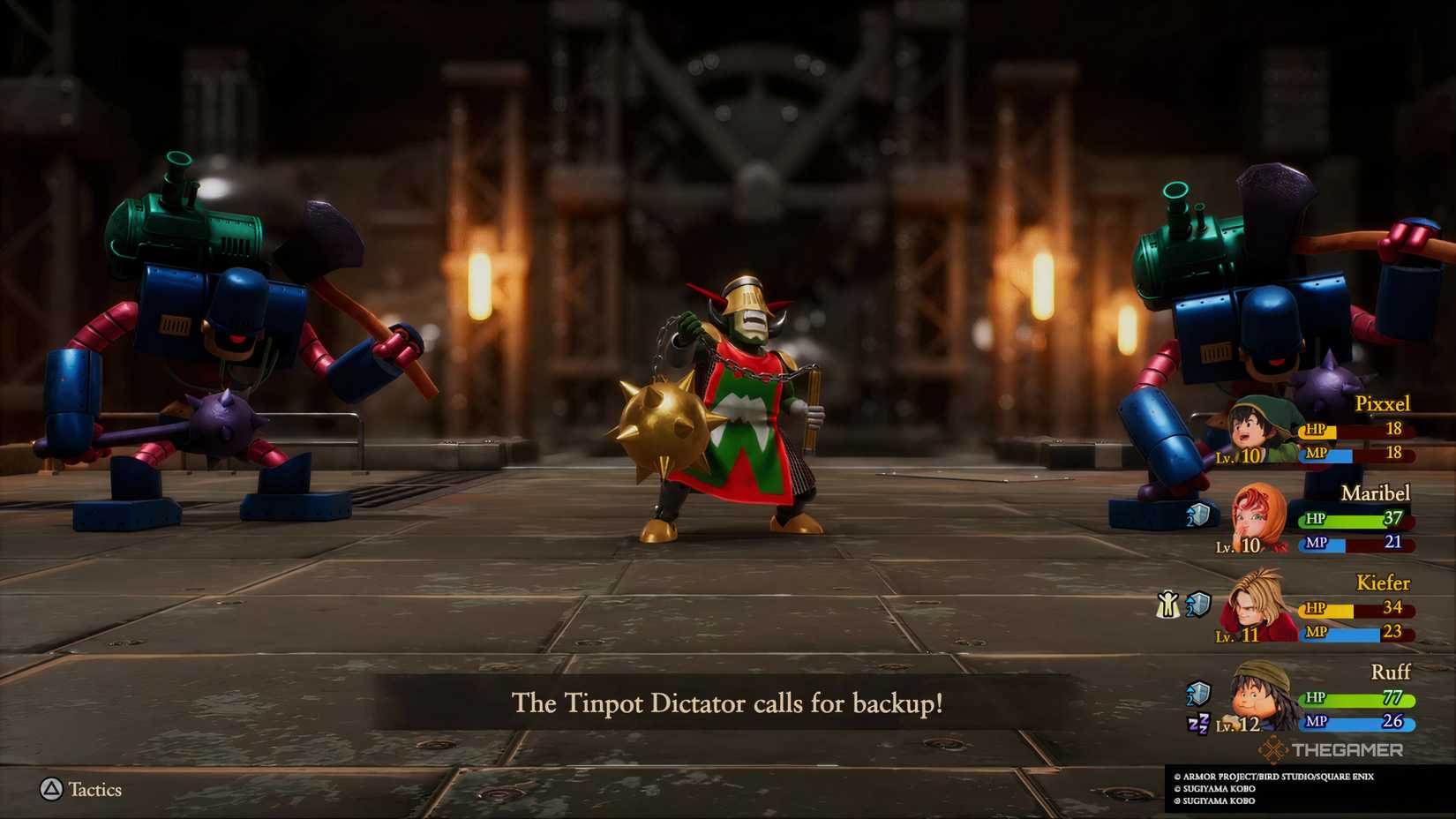Click the Tinpot Dictator battle message box
1456x819 pixels.
(x=728, y=705)
